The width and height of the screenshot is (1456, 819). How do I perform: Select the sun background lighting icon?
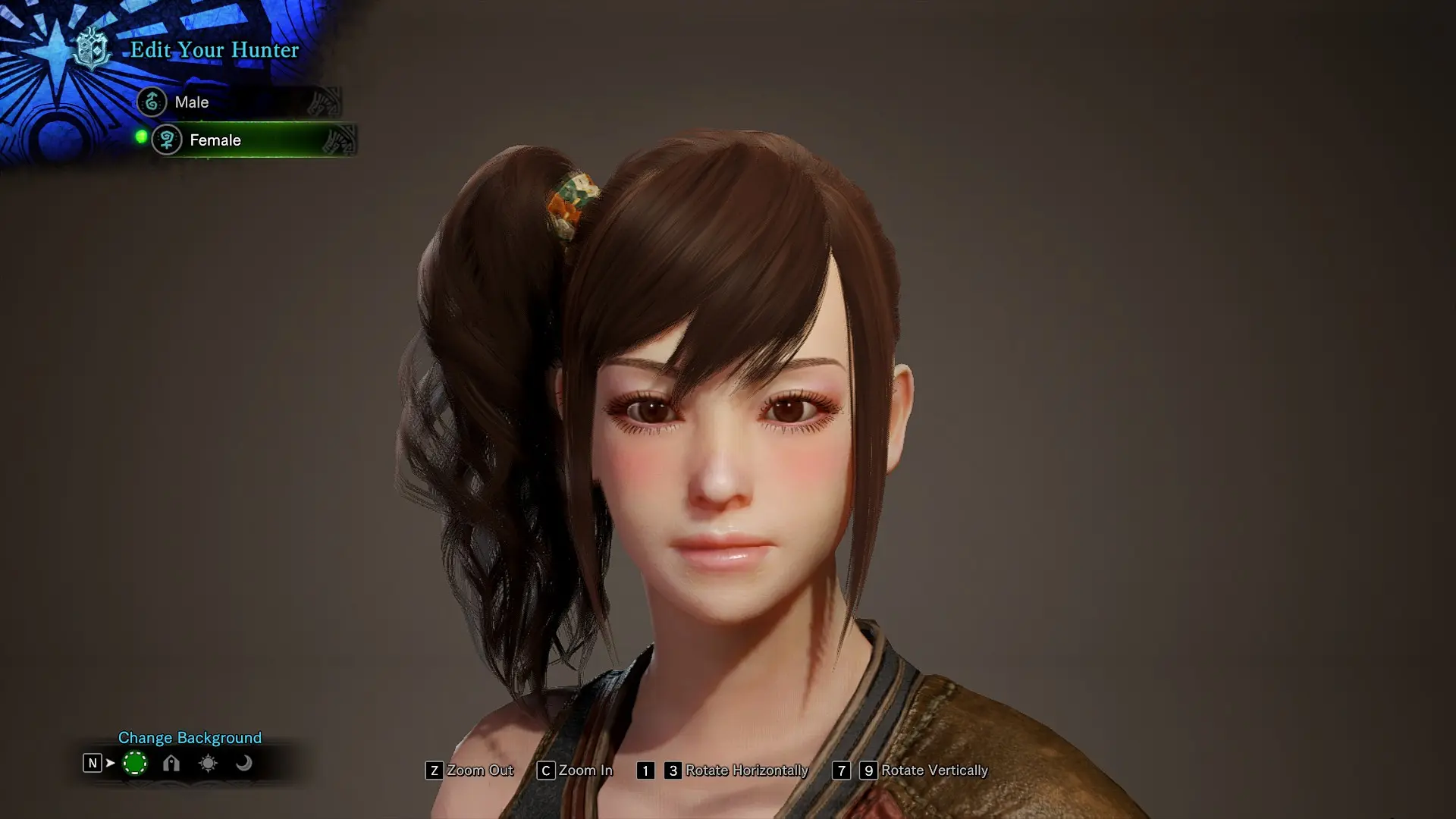pos(207,764)
